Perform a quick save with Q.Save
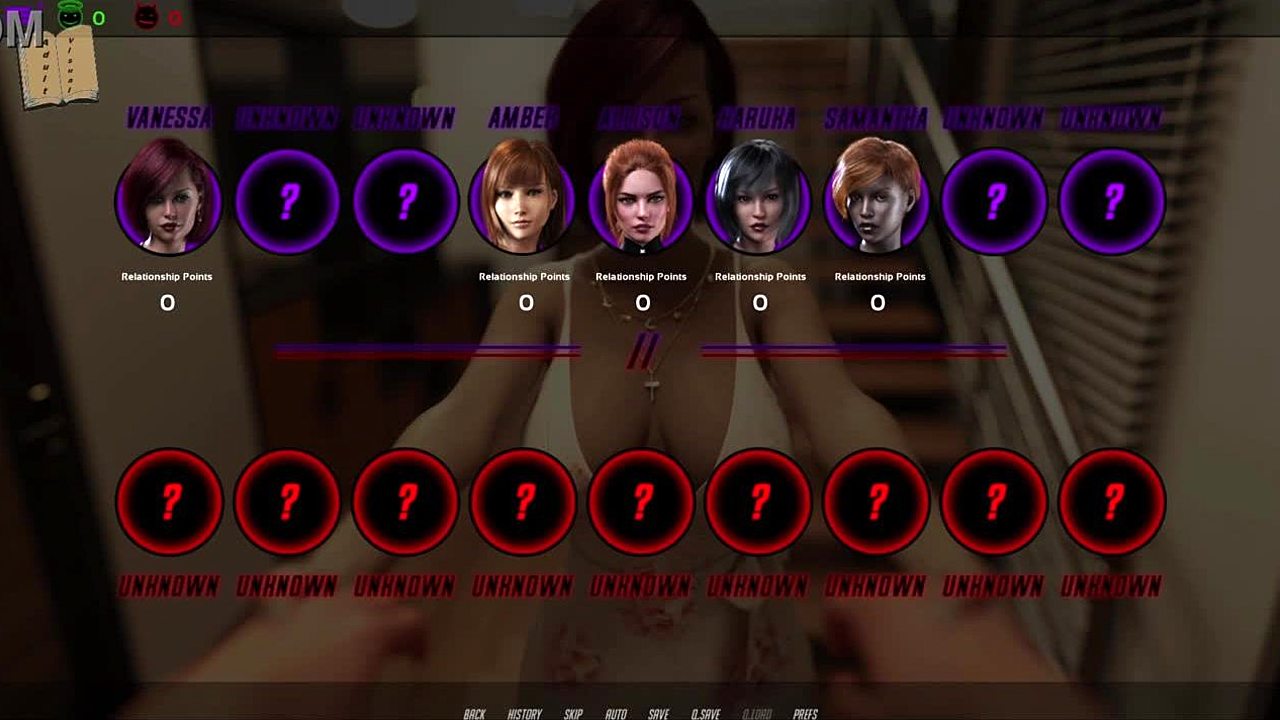 [x=705, y=713]
